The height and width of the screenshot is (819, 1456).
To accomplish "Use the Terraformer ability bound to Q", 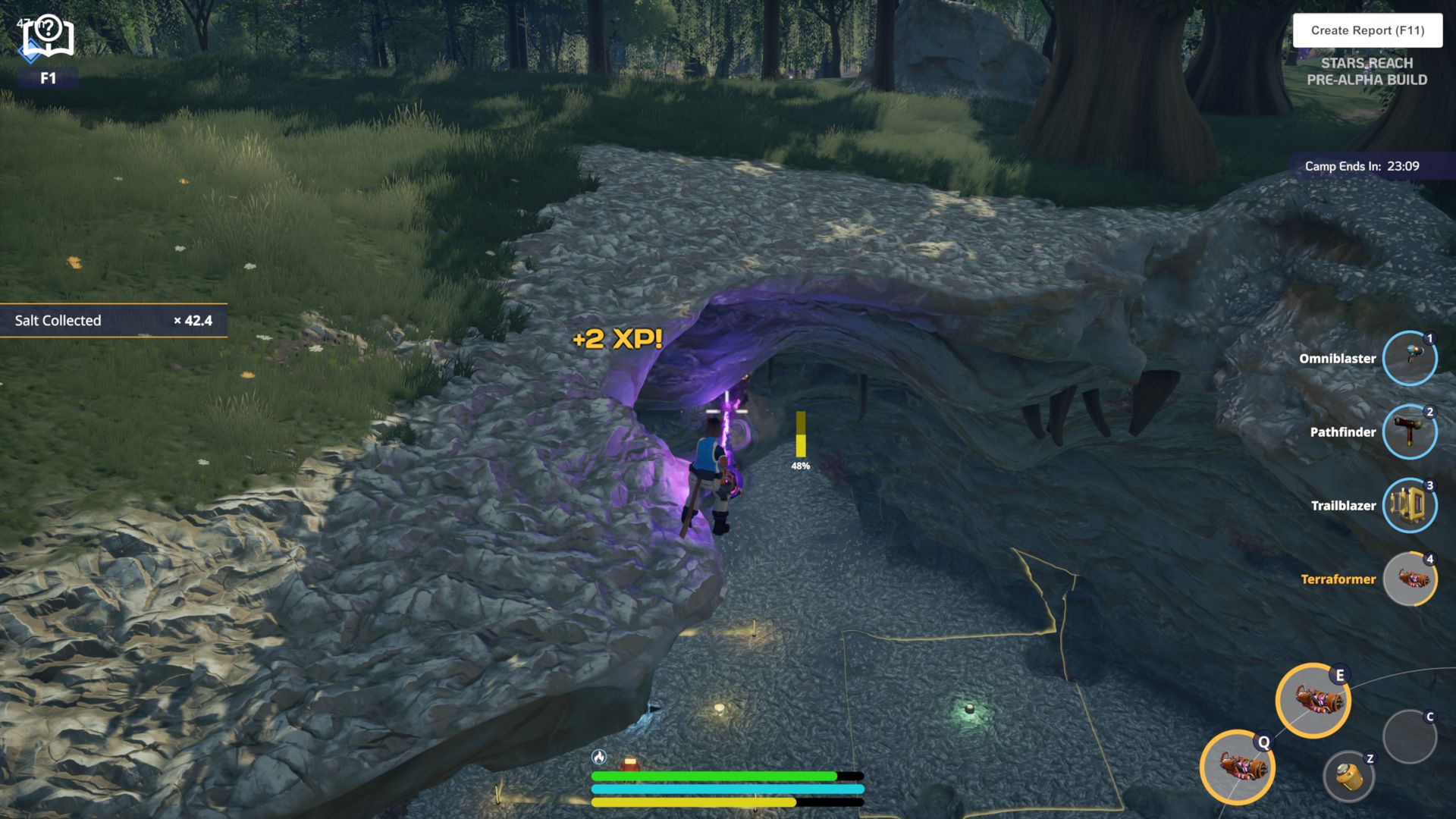I will click(1237, 767).
